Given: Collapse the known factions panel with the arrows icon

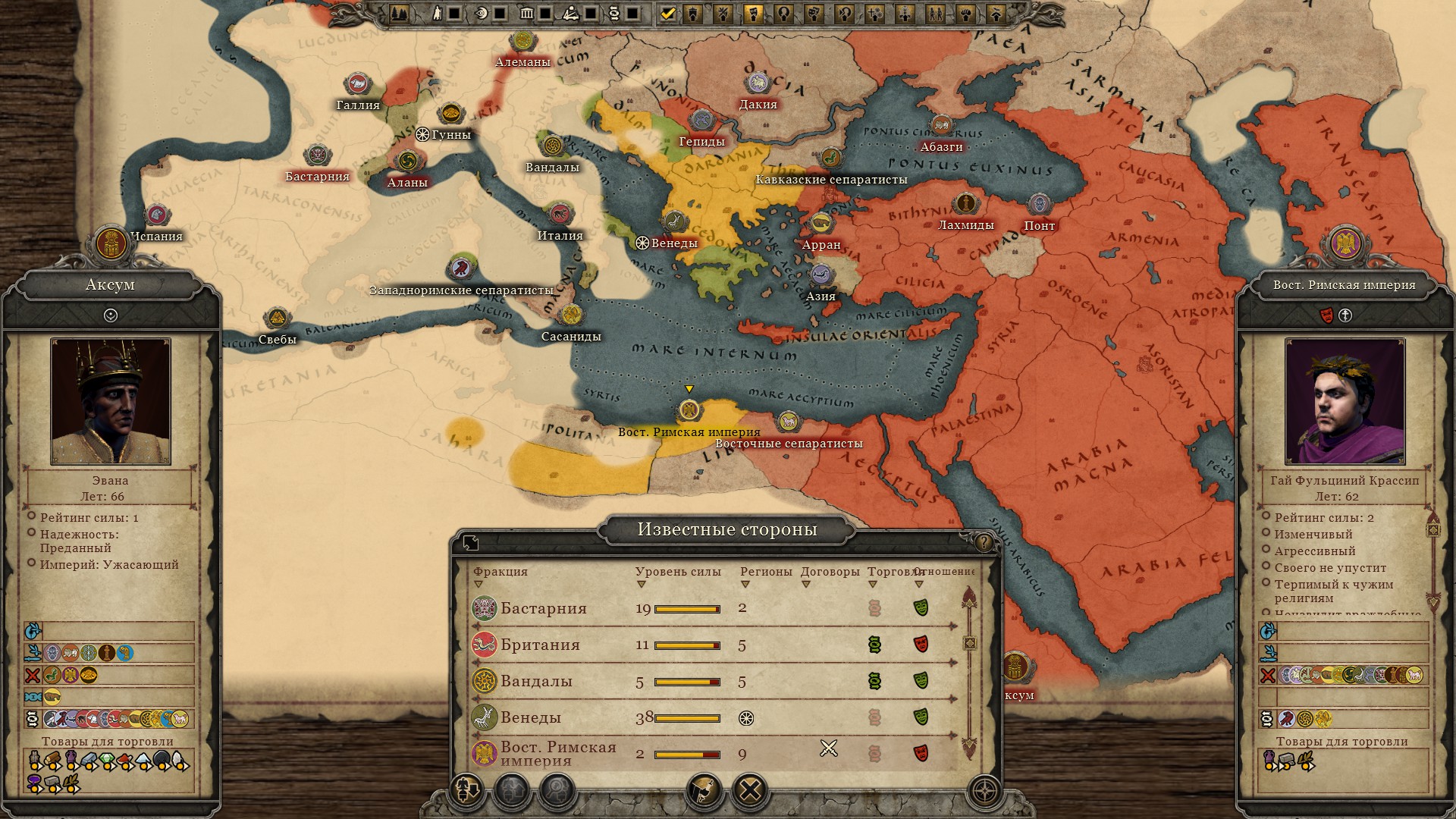Looking at the screenshot, I should pos(471,542).
